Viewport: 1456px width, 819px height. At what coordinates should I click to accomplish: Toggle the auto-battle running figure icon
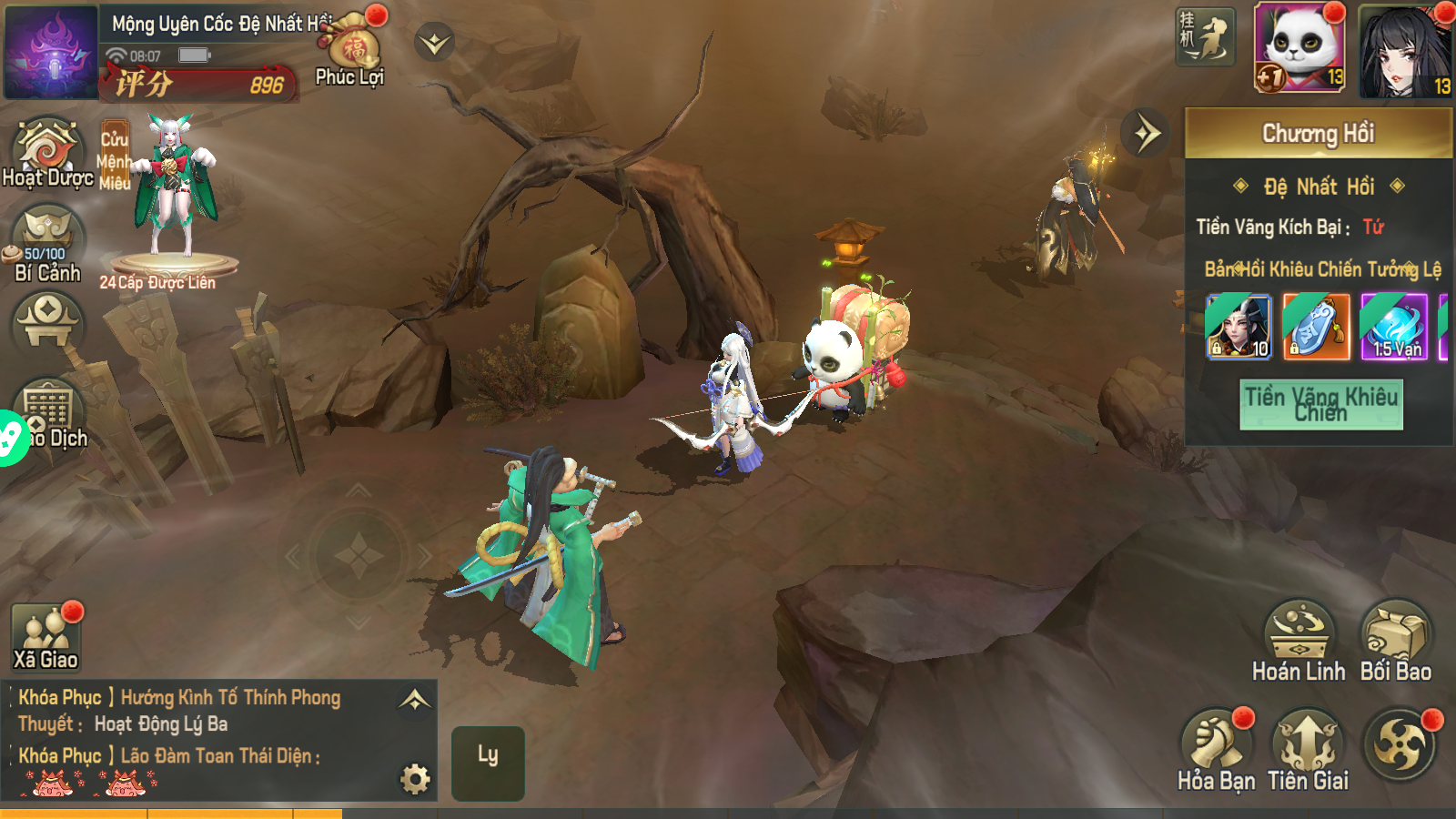[1205, 37]
